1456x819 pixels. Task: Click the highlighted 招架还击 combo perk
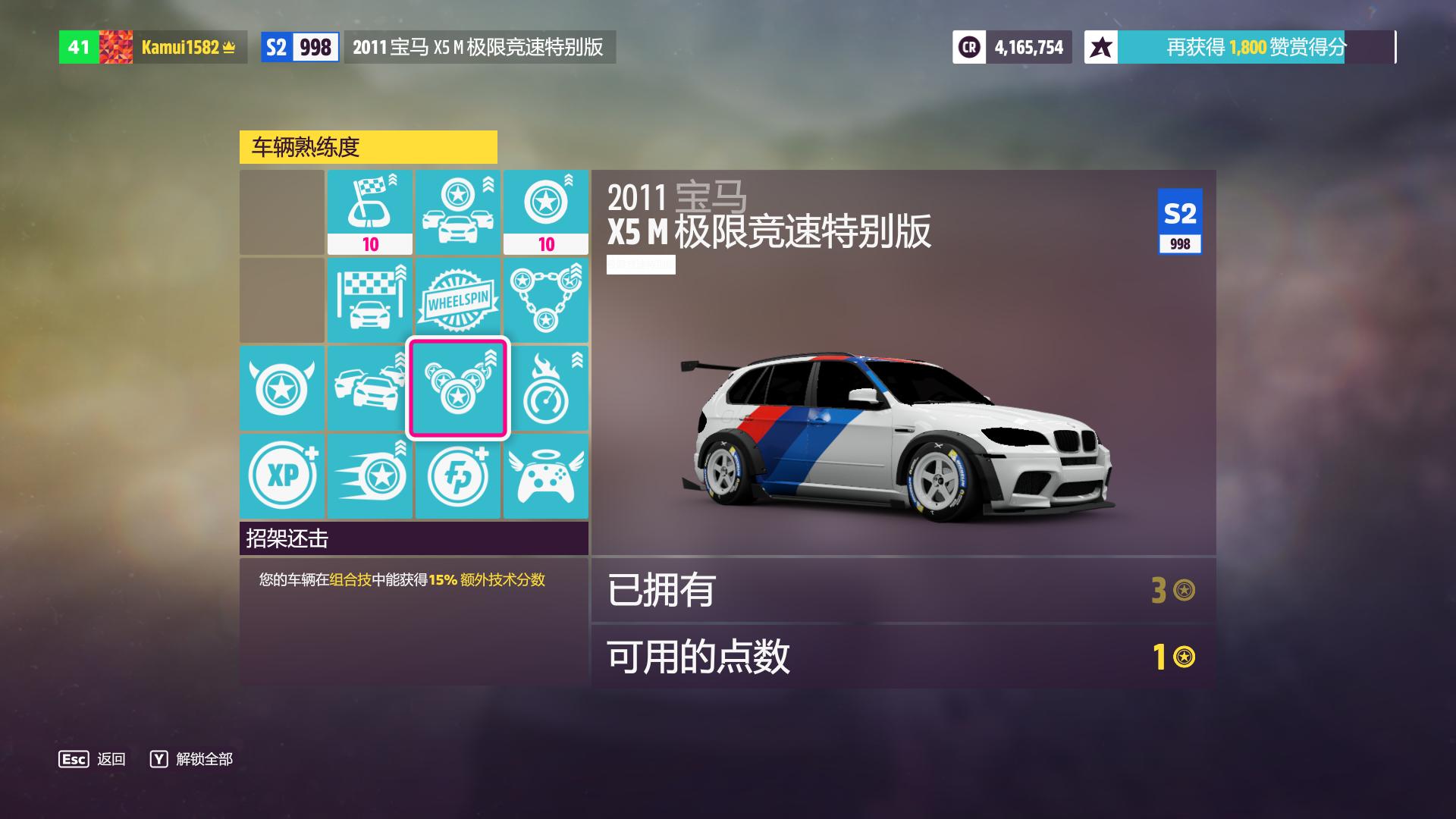tap(458, 388)
